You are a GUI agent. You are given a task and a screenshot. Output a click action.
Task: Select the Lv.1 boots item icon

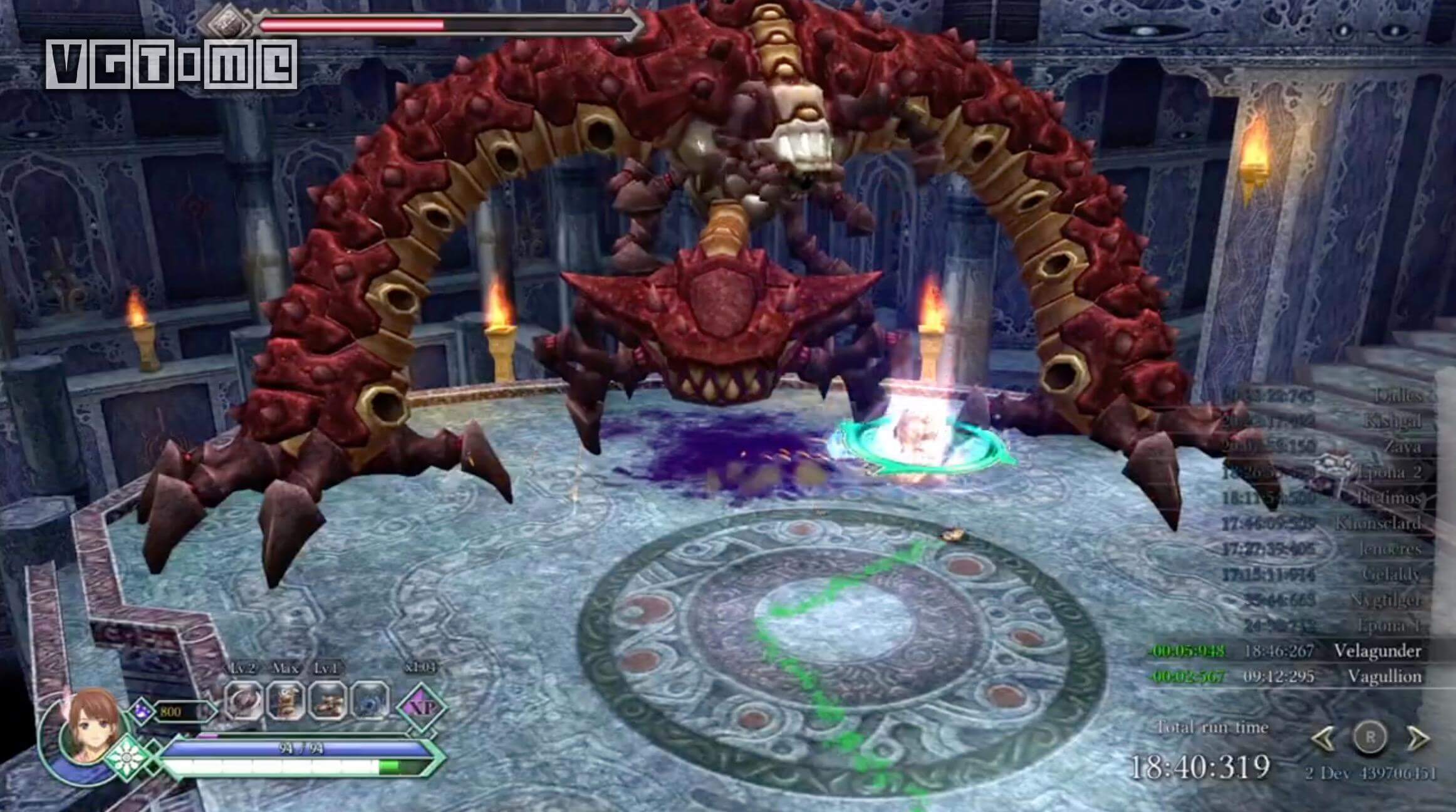click(x=326, y=701)
